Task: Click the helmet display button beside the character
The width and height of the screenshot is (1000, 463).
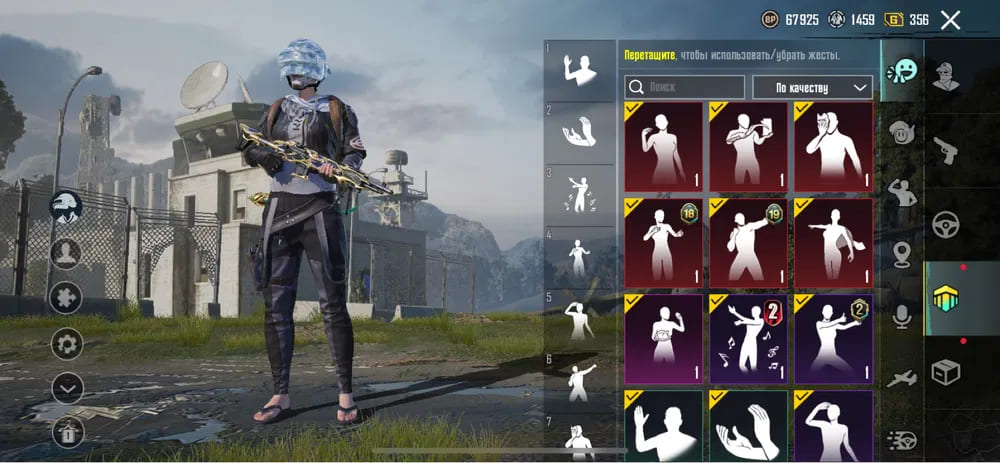Action: 66,206
